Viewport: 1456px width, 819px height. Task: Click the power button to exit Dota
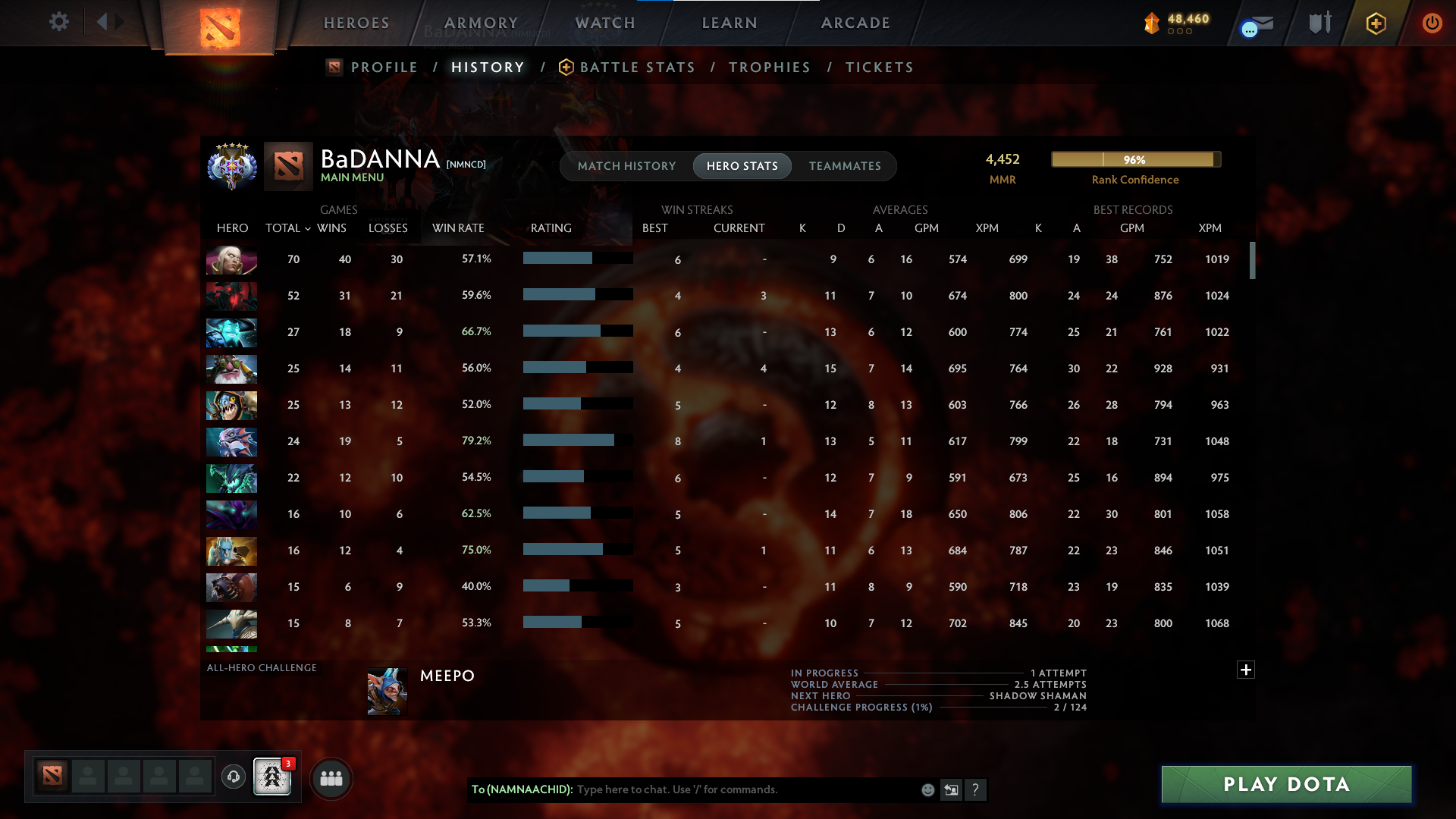(x=1432, y=23)
